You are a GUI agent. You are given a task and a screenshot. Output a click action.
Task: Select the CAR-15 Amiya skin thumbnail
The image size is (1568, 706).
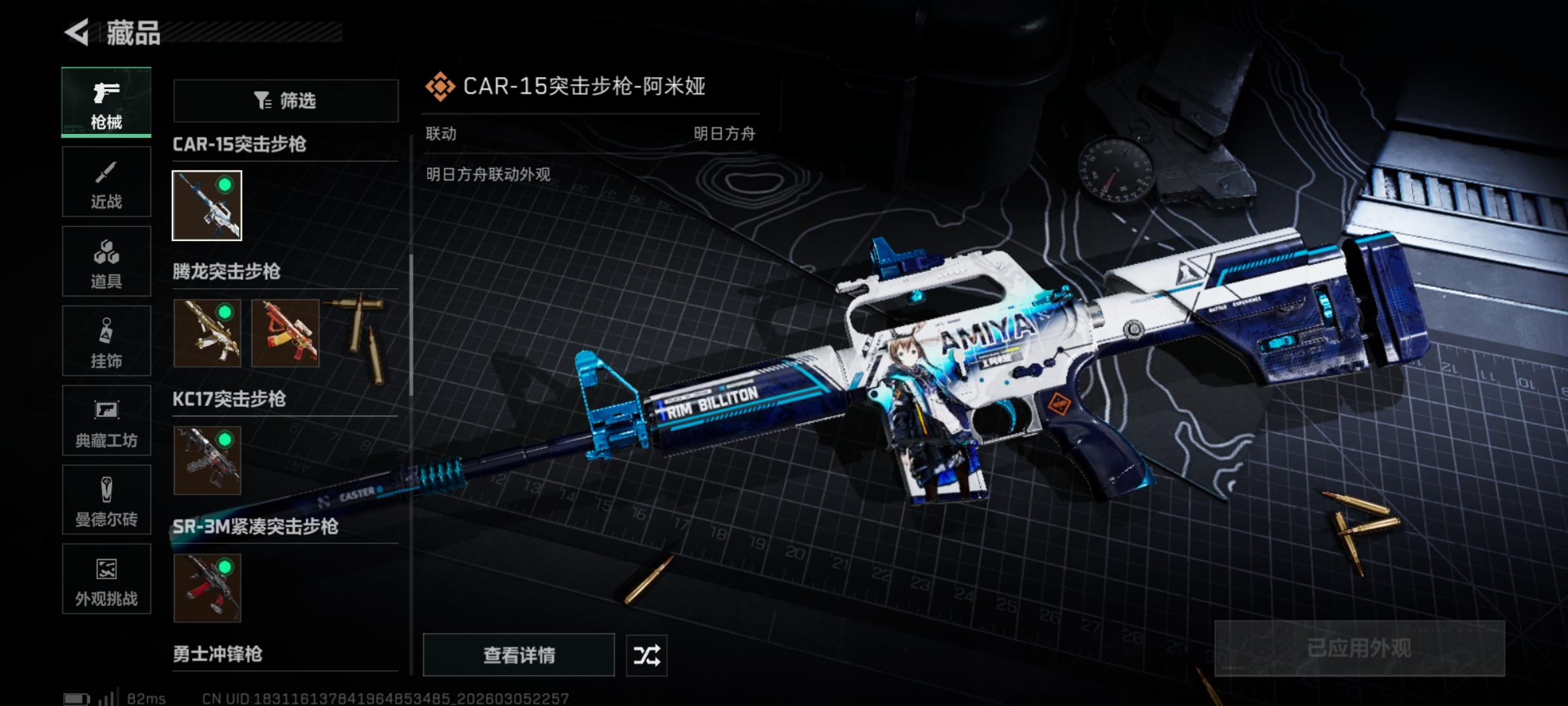tap(207, 205)
